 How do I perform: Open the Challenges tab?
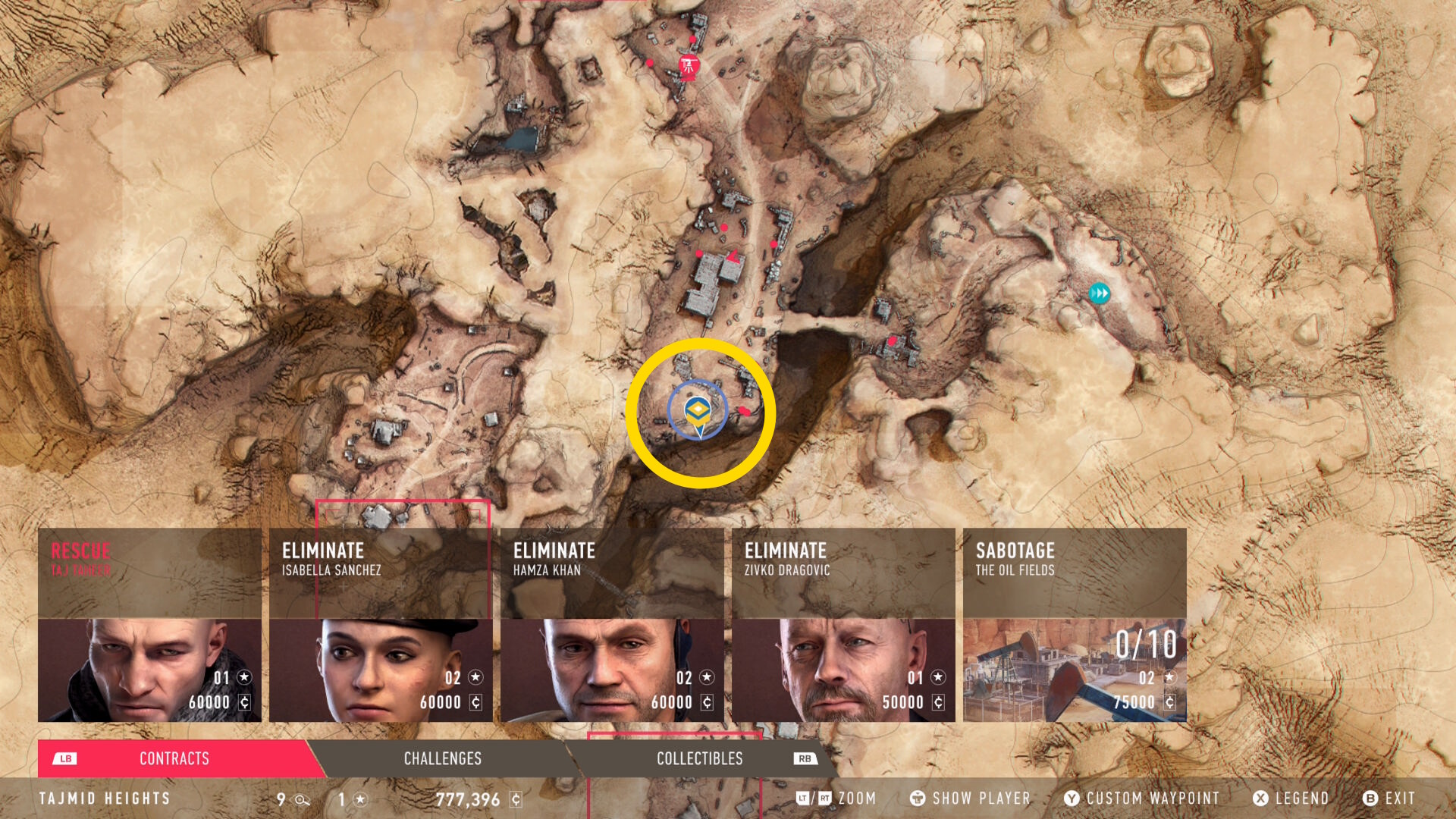443,758
